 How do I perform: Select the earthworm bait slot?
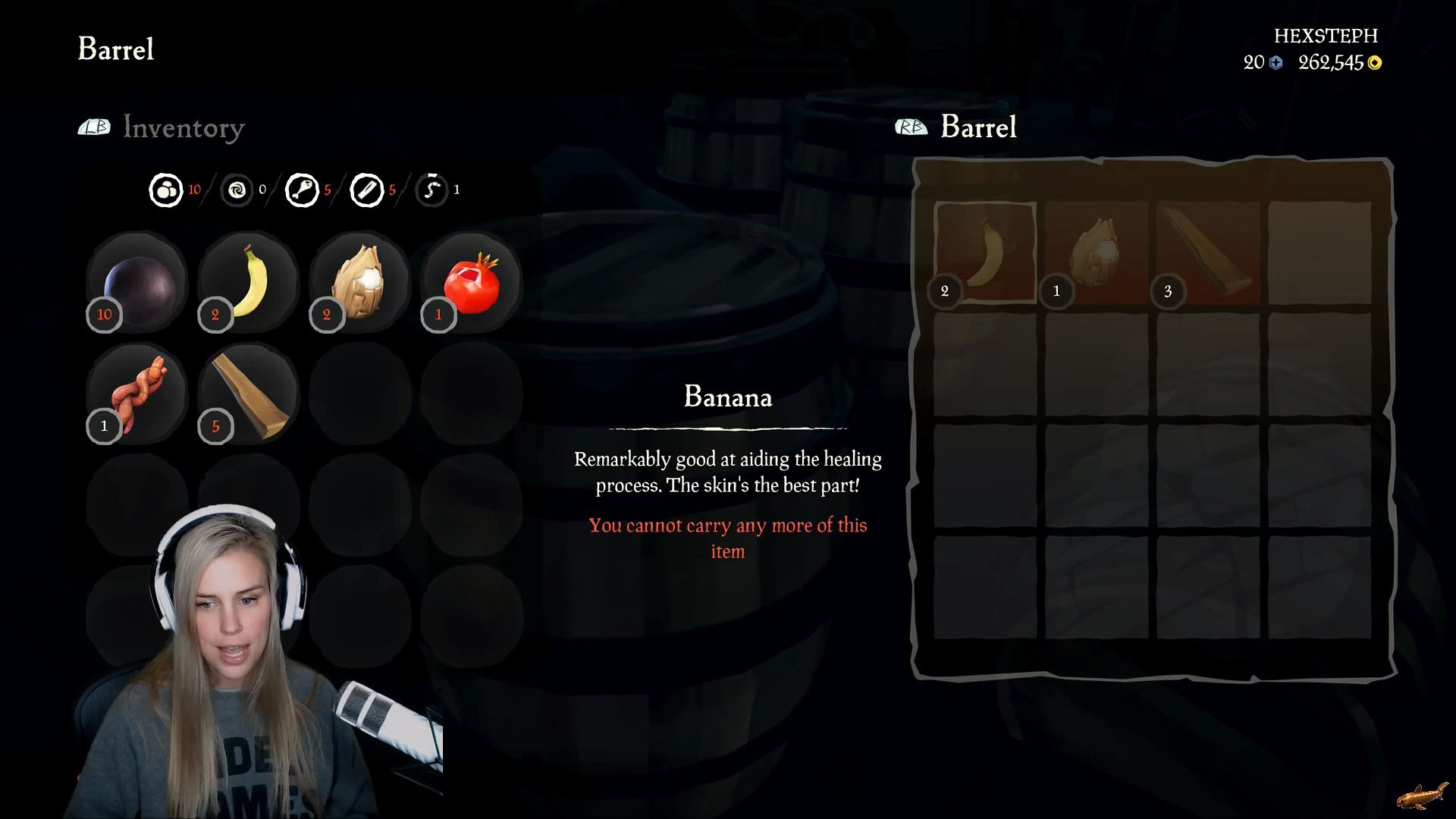[x=137, y=394]
